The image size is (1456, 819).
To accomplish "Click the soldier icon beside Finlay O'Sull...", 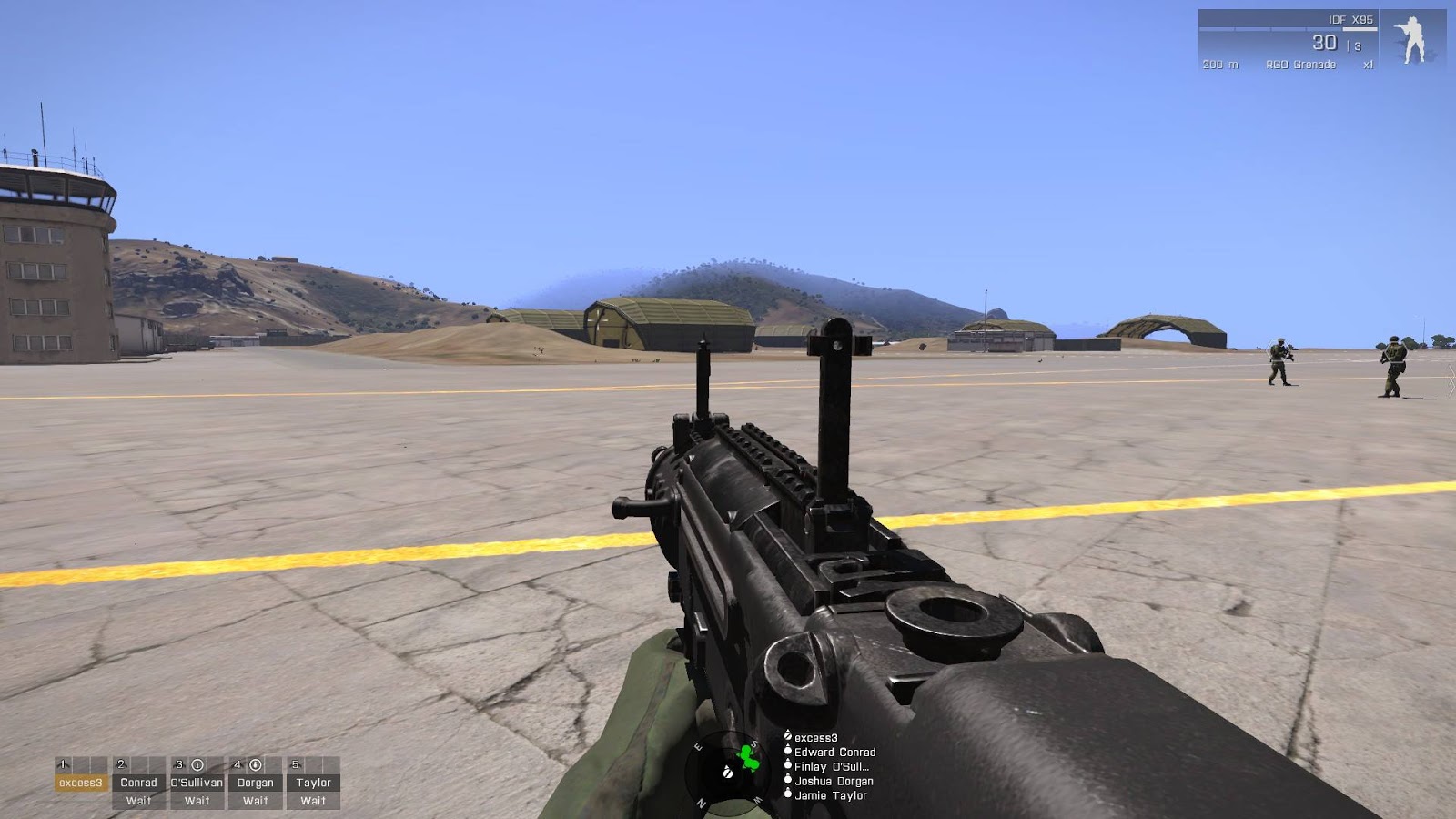I will (788, 764).
